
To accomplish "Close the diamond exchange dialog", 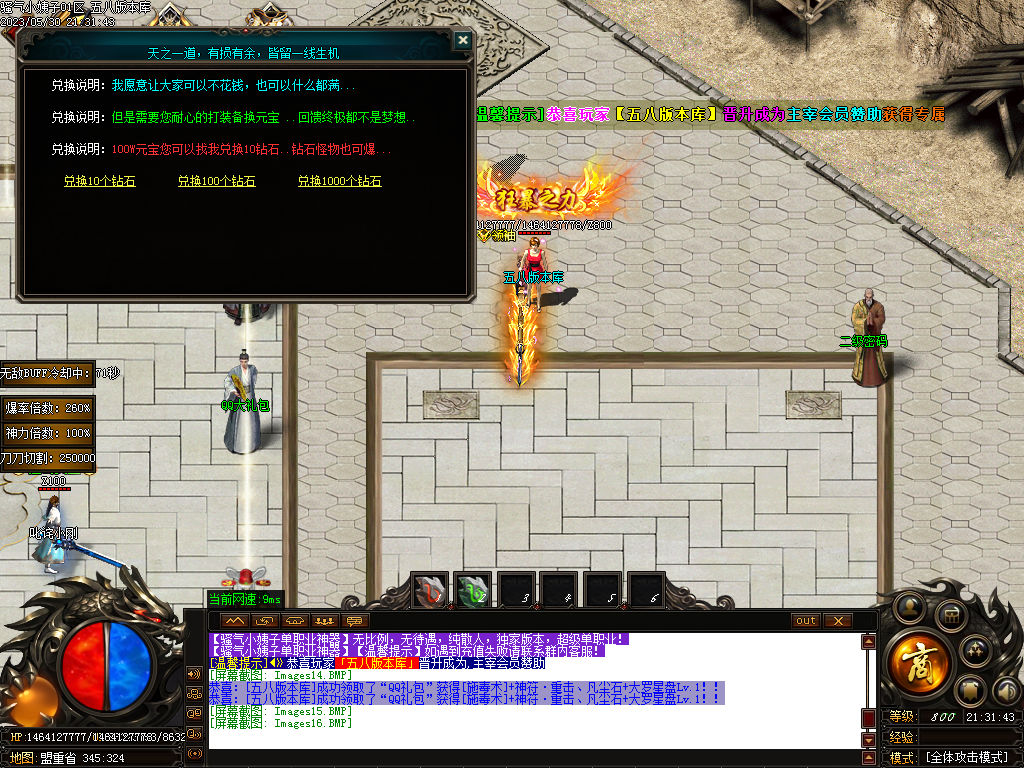I will (462, 40).
